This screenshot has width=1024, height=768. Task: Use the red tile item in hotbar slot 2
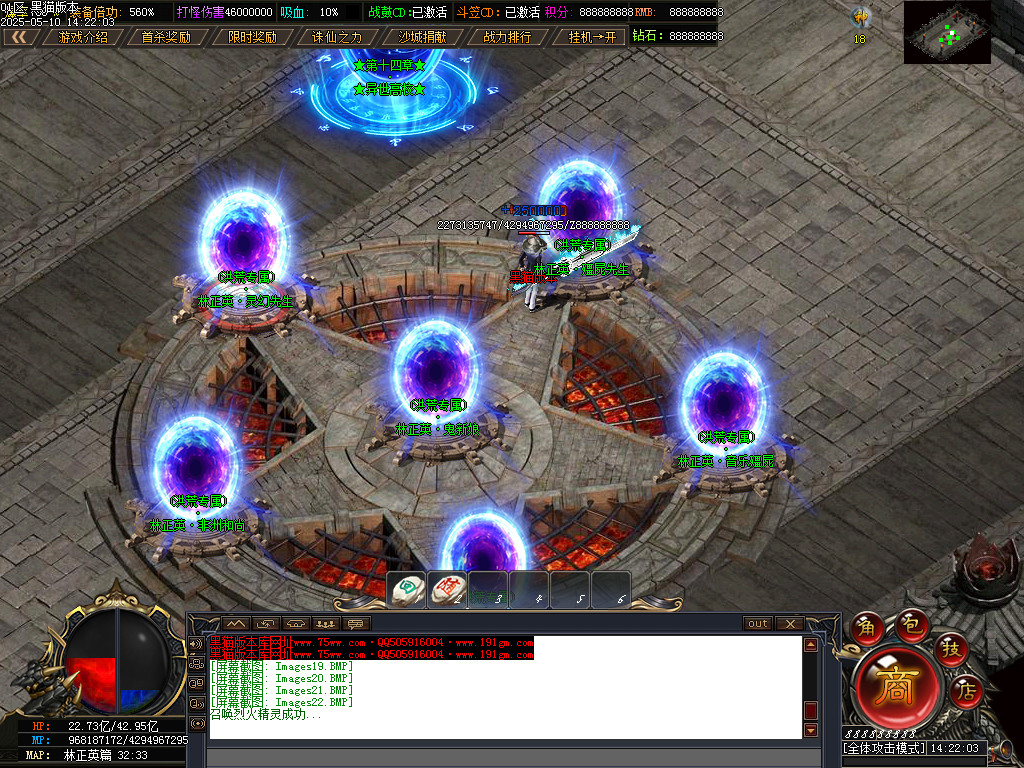[x=449, y=589]
